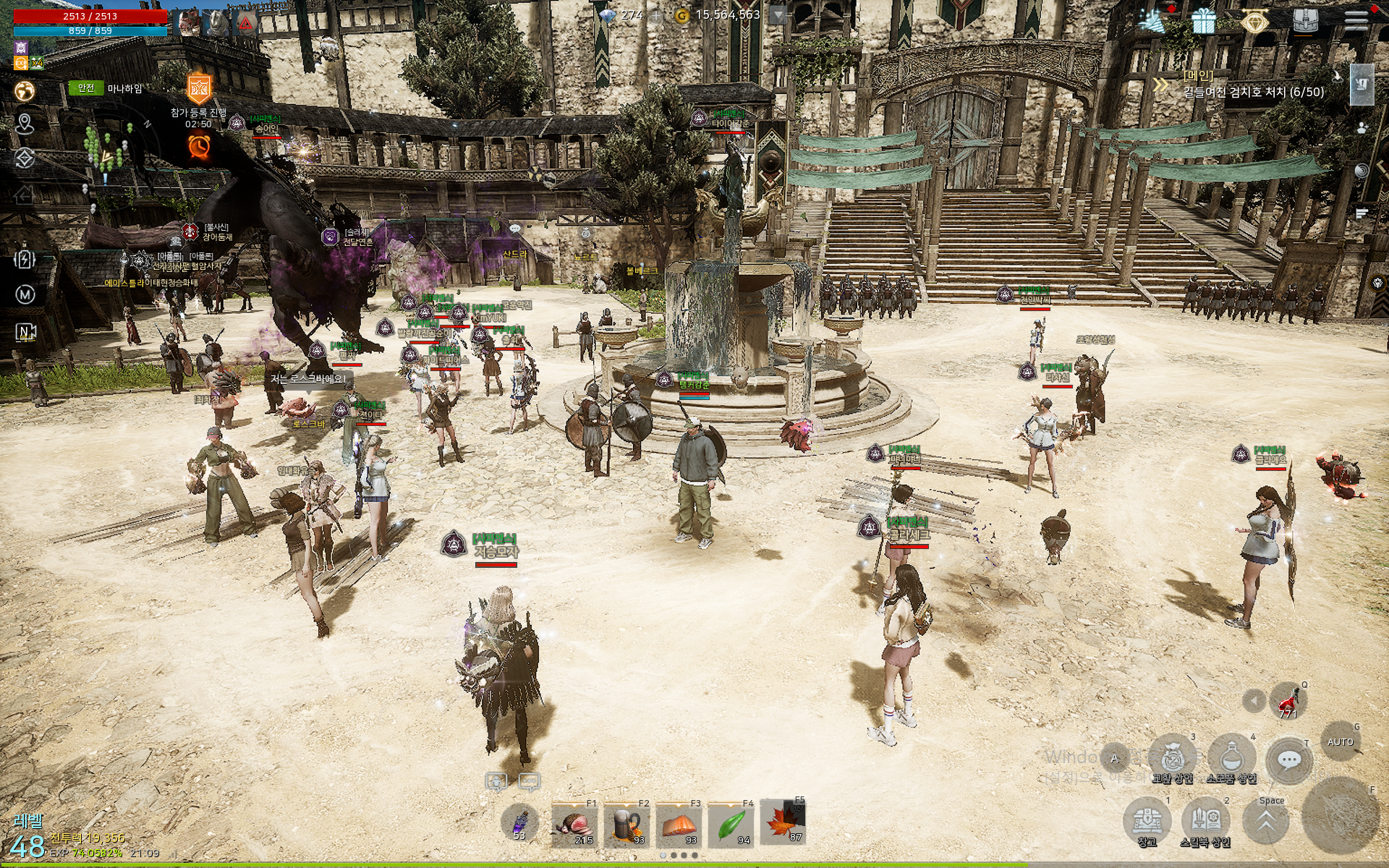Open the backpack inventory icon
Image resolution: width=1389 pixels, height=868 pixels.
coord(1305,20)
